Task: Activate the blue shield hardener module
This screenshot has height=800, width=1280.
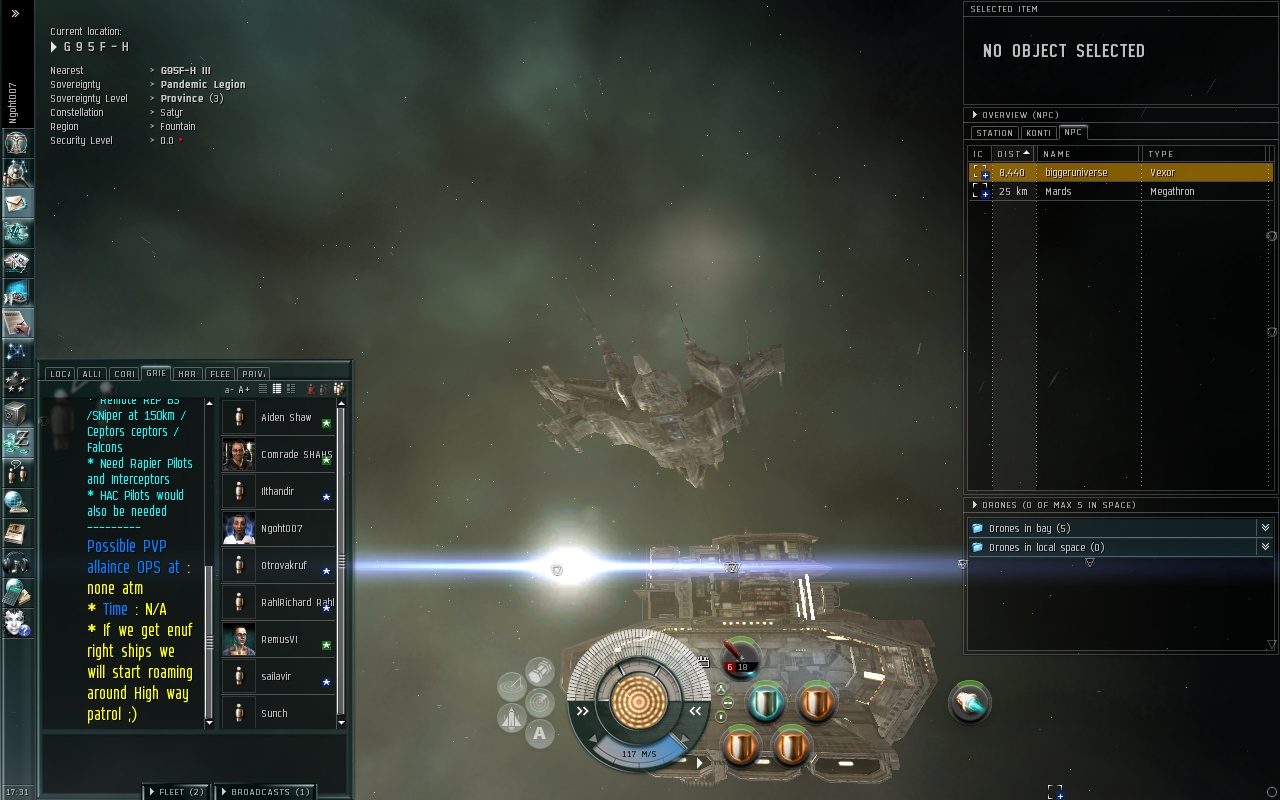Action: 767,703
